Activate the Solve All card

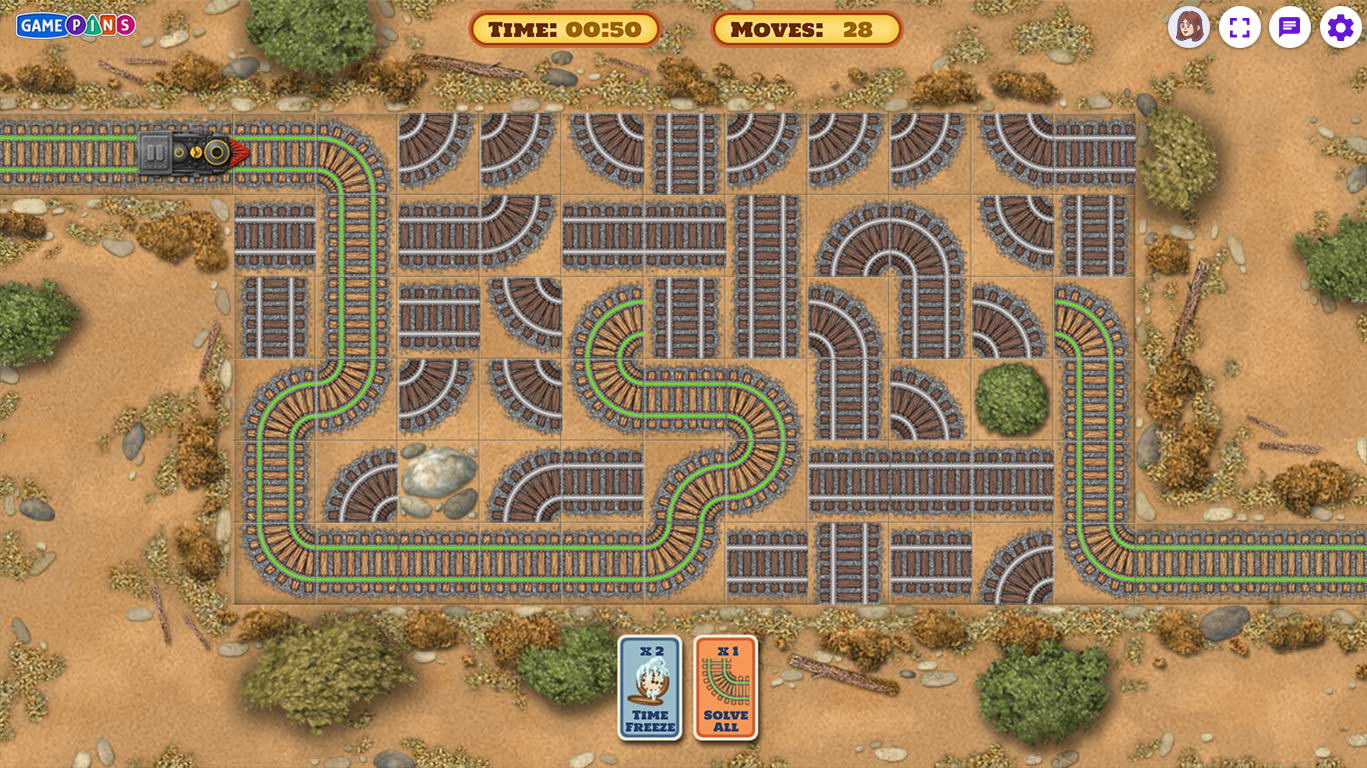[x=726, y=688]
